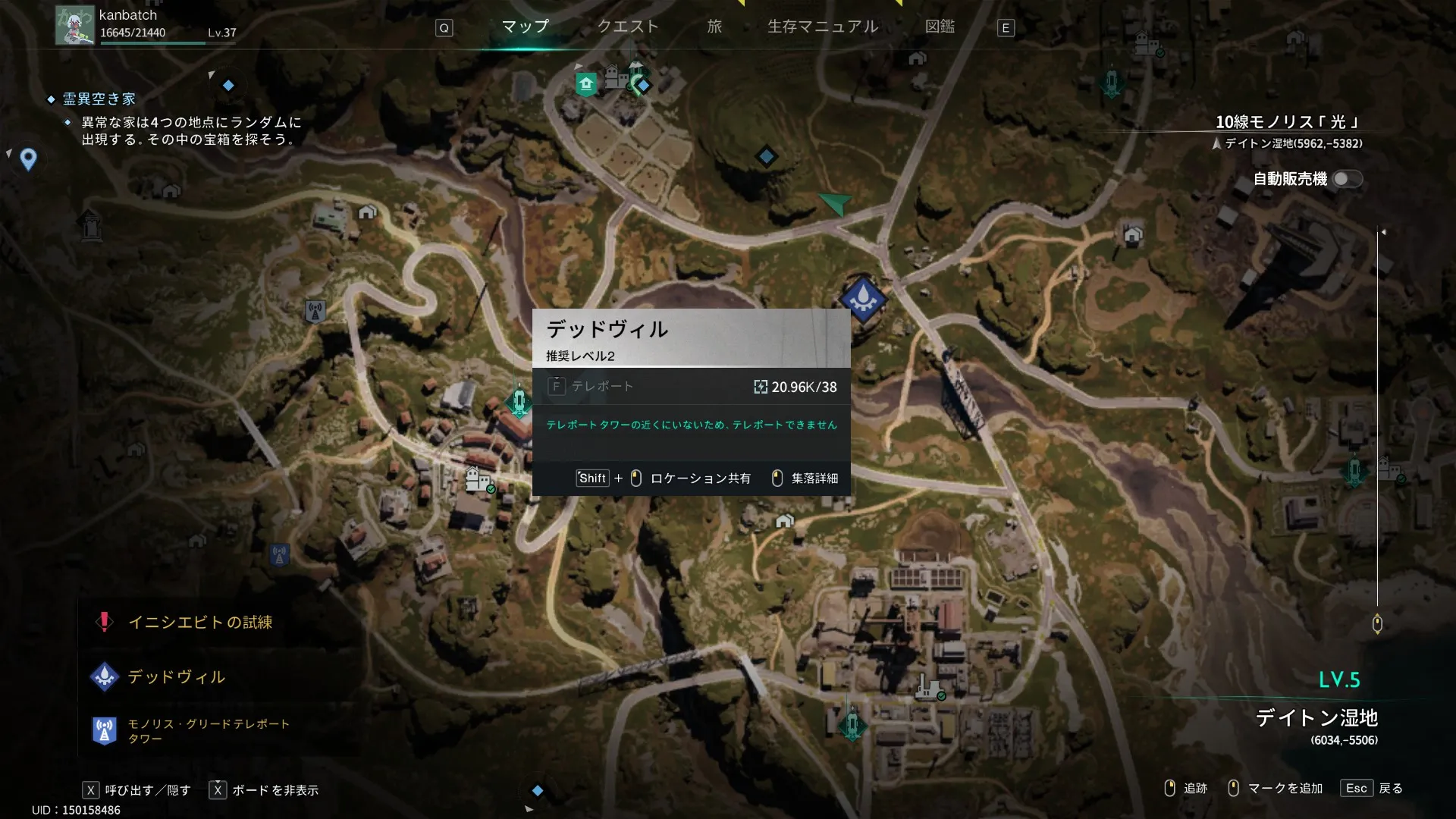
Task: Click the 10線モノリス「光」 tracked location
Action: pos(1287,123)
